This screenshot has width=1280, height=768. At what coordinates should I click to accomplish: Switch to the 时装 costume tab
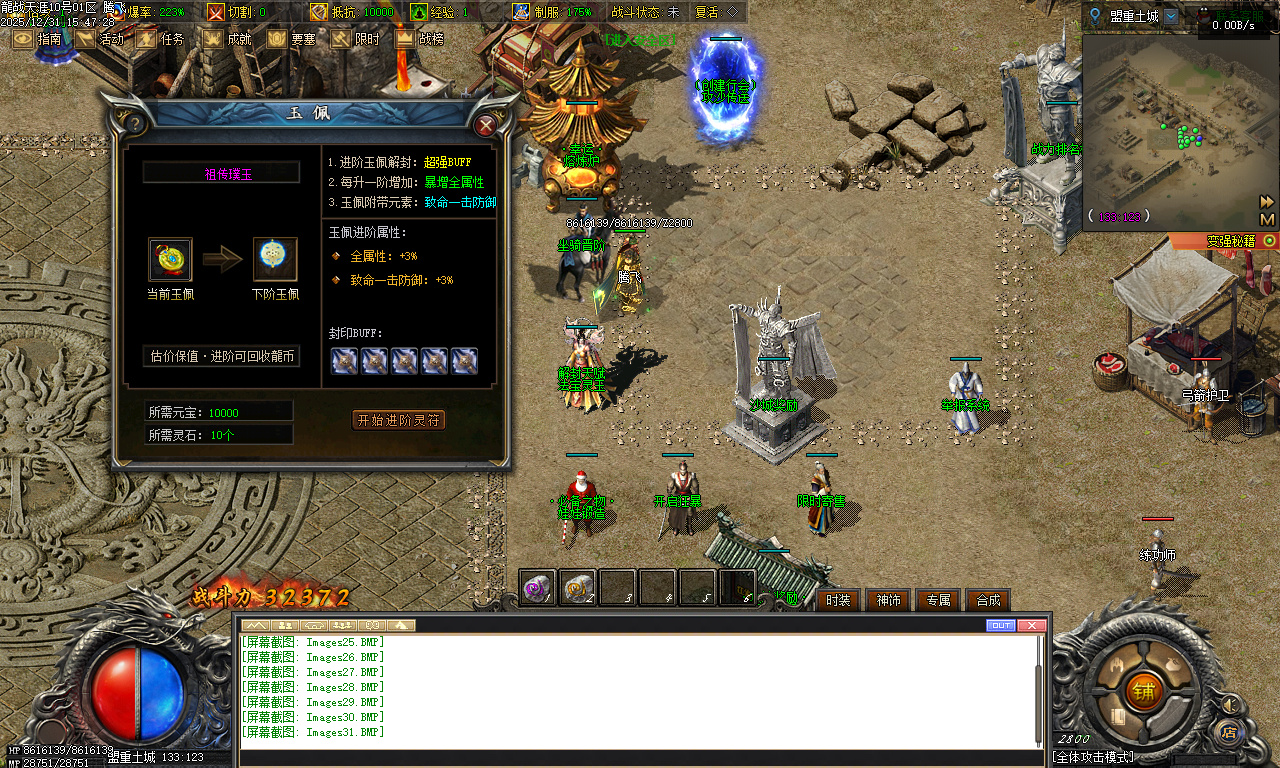click(839, 600)
